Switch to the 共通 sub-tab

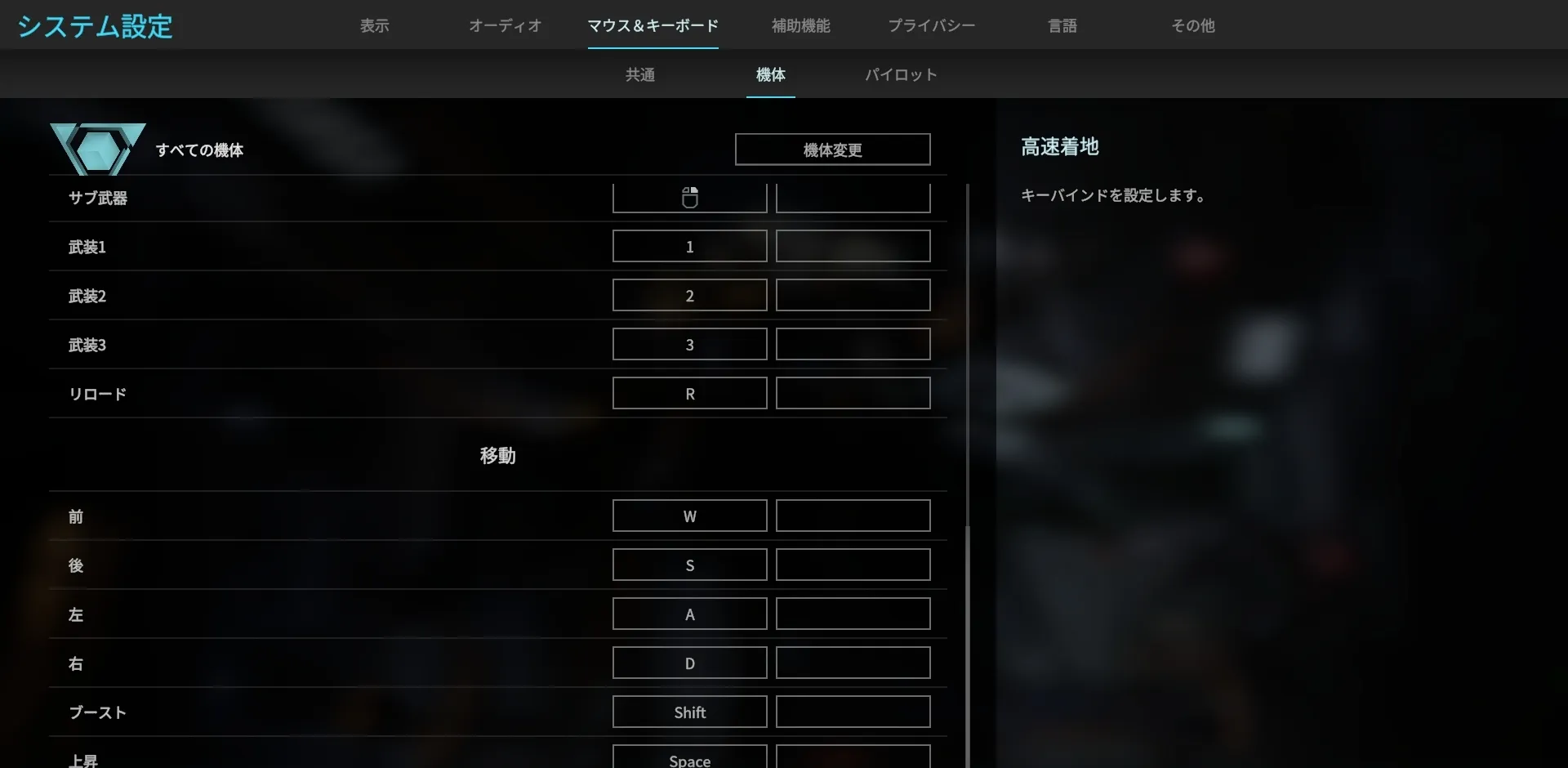pyautogui.click(x=639, y=74)
